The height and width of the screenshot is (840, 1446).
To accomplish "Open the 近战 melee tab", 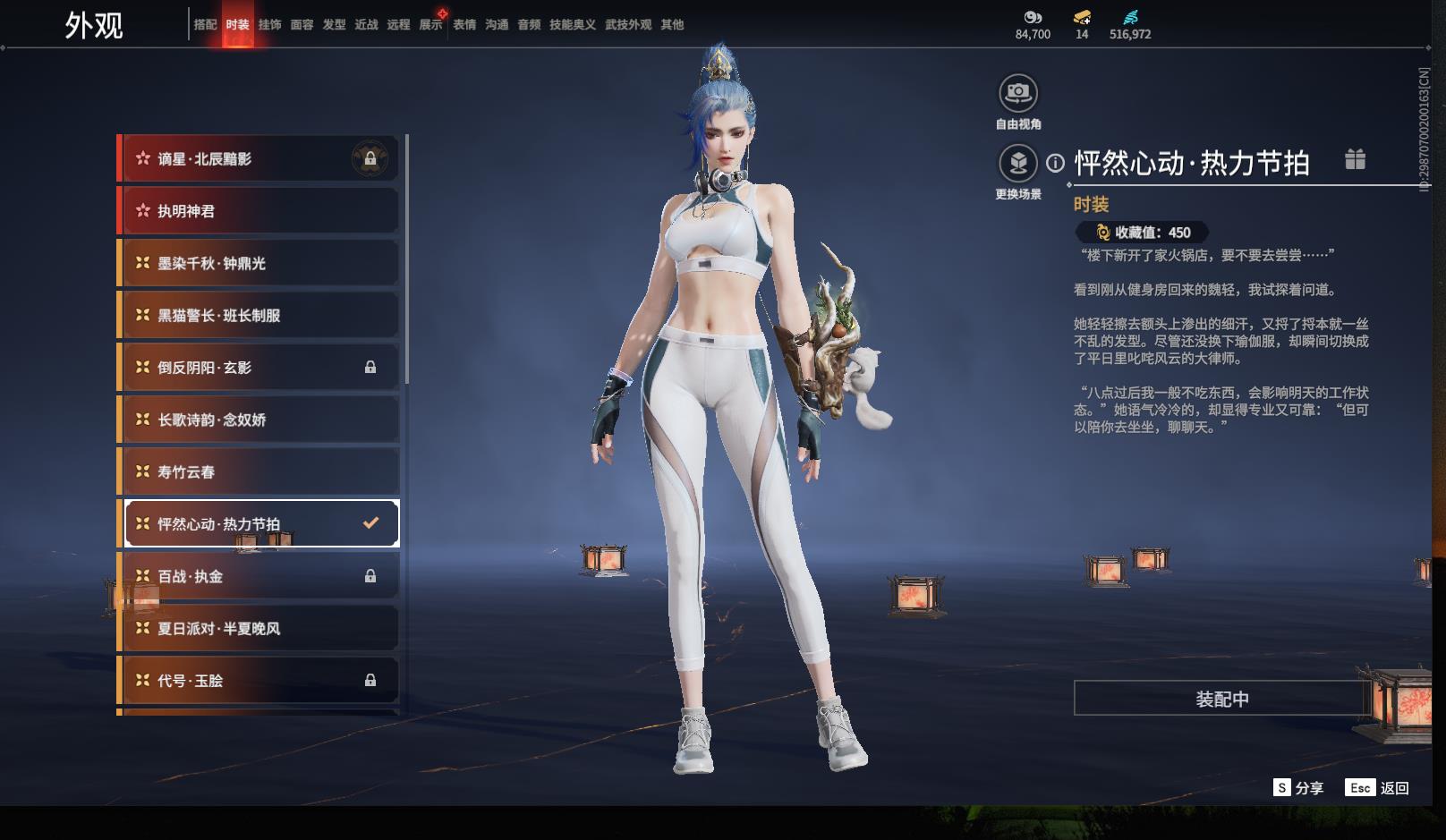I will (x=366, y=25).
